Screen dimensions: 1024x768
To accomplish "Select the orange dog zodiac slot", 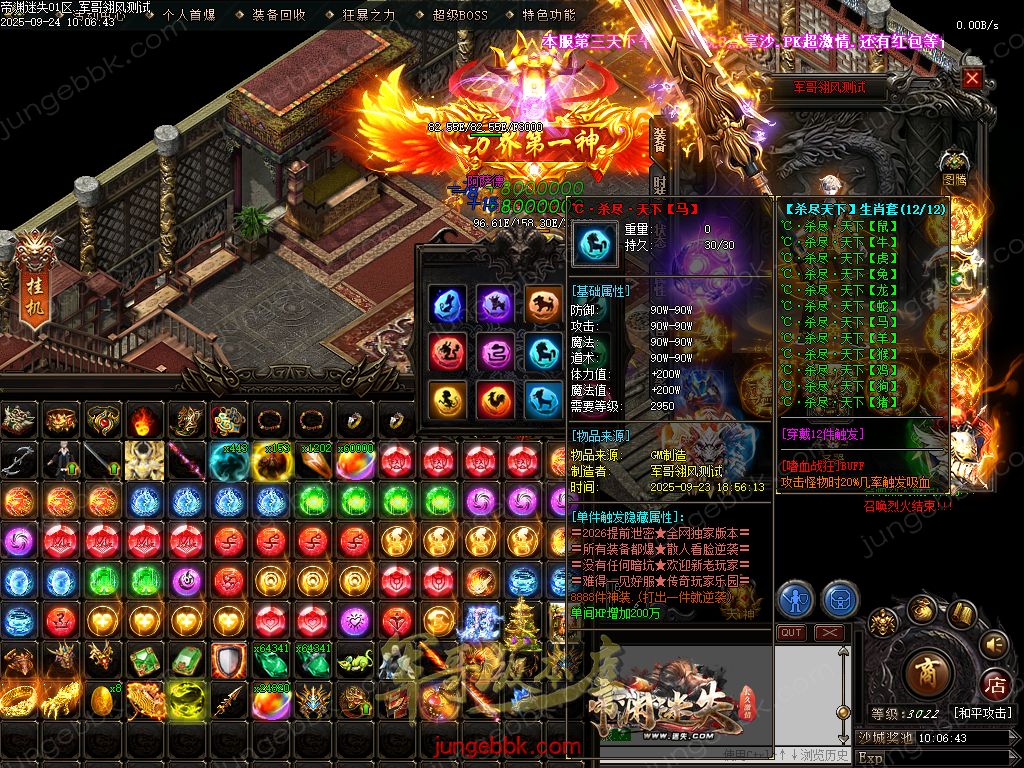I will [x=543, y=304].
